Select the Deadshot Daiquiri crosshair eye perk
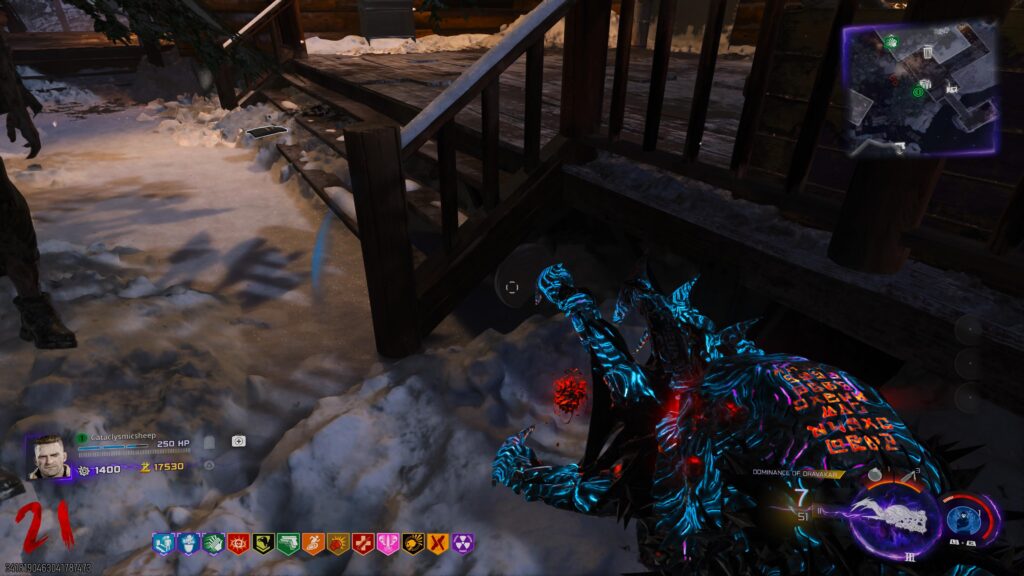 pyautogui.click(x=238, y=544)
